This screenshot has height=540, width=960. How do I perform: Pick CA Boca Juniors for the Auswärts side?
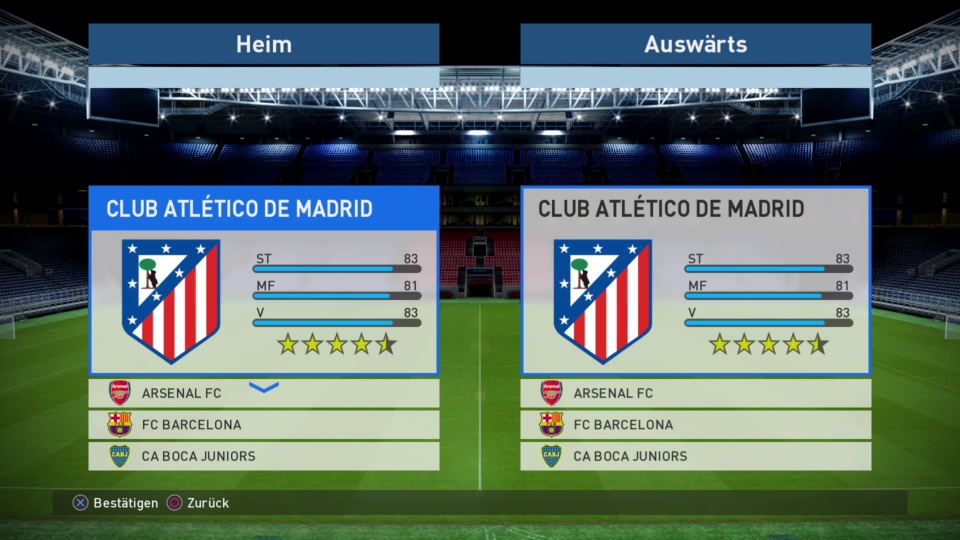pos(696,456)
